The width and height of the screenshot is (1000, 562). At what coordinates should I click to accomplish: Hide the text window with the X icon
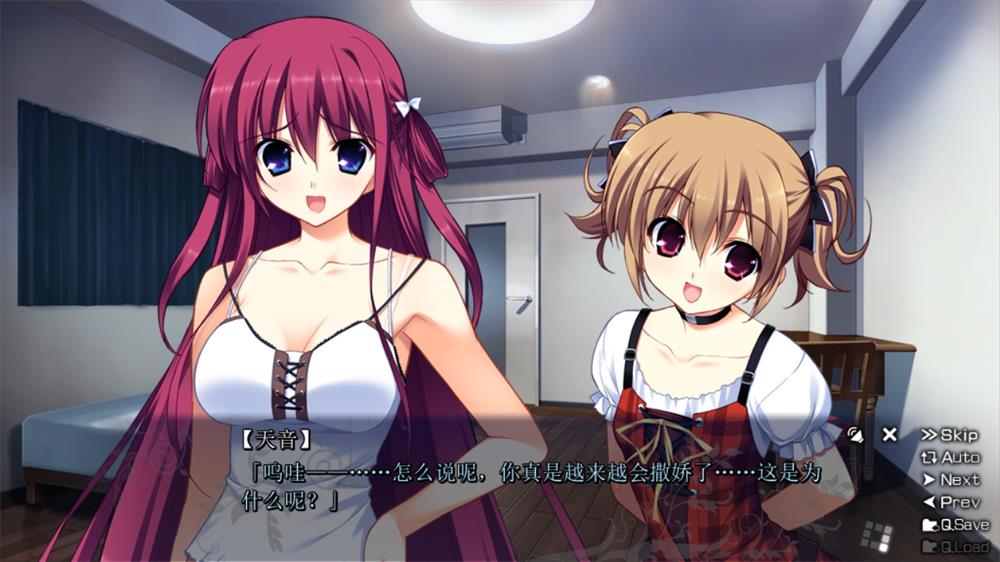tap(889, 434)
